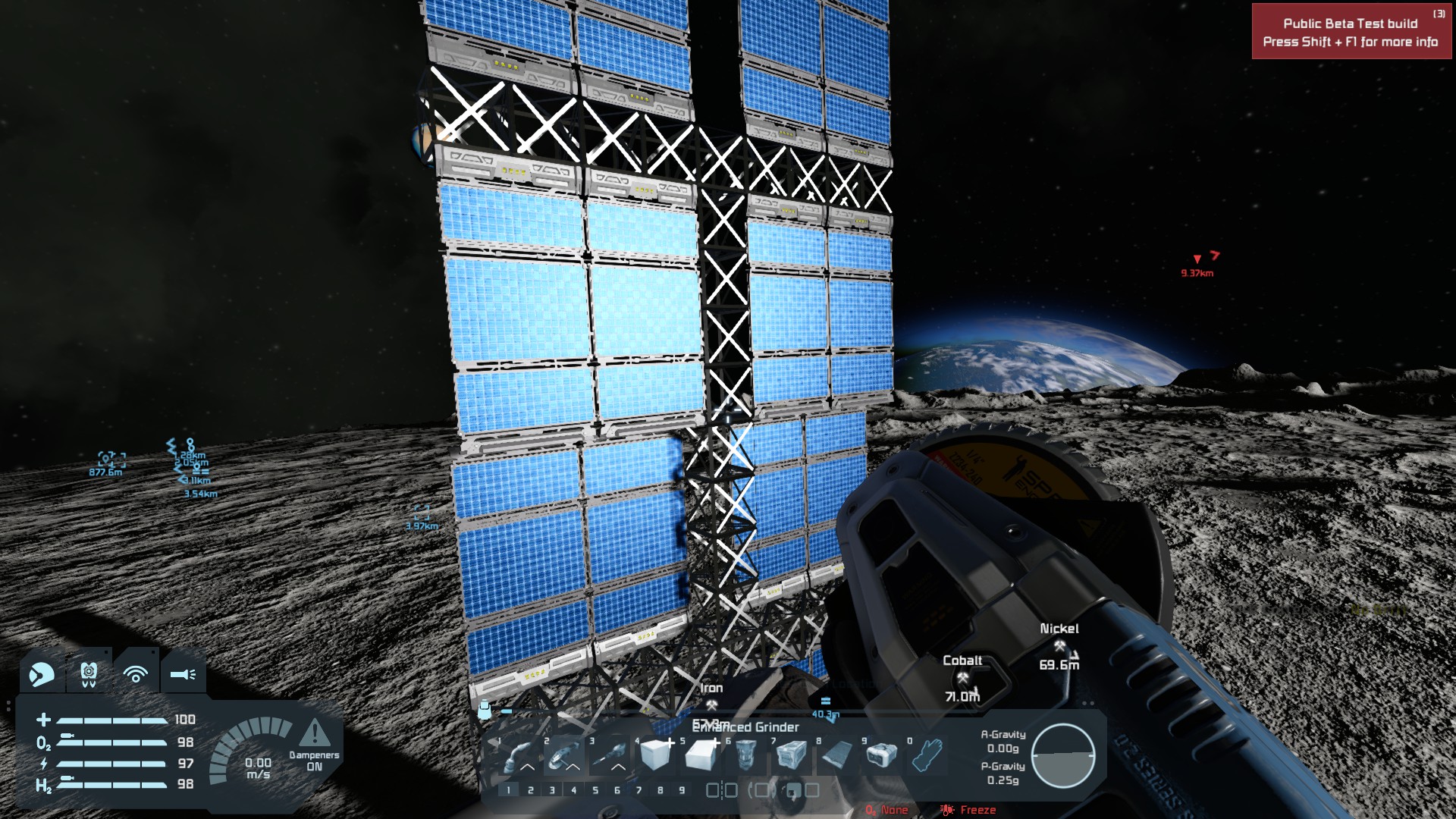
Task: Select the armor block in slot 4
Action: click(655, 755)
